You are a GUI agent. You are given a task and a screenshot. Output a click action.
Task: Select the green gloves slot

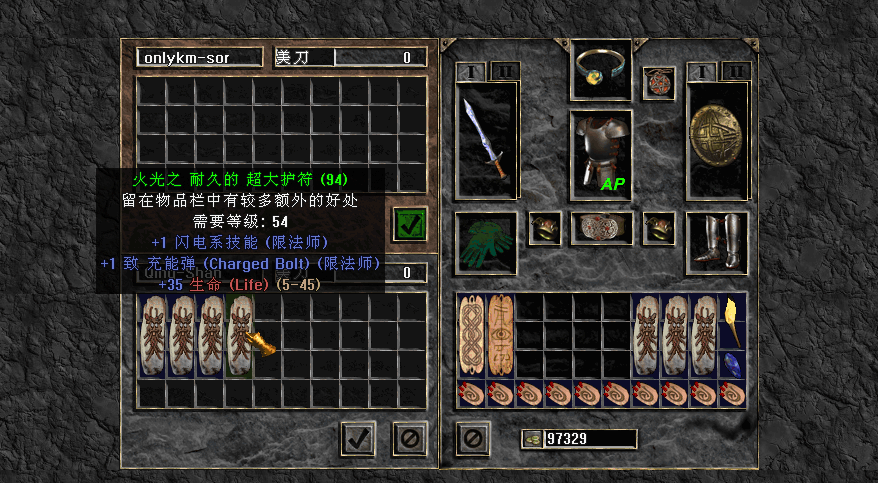[487, 241]
